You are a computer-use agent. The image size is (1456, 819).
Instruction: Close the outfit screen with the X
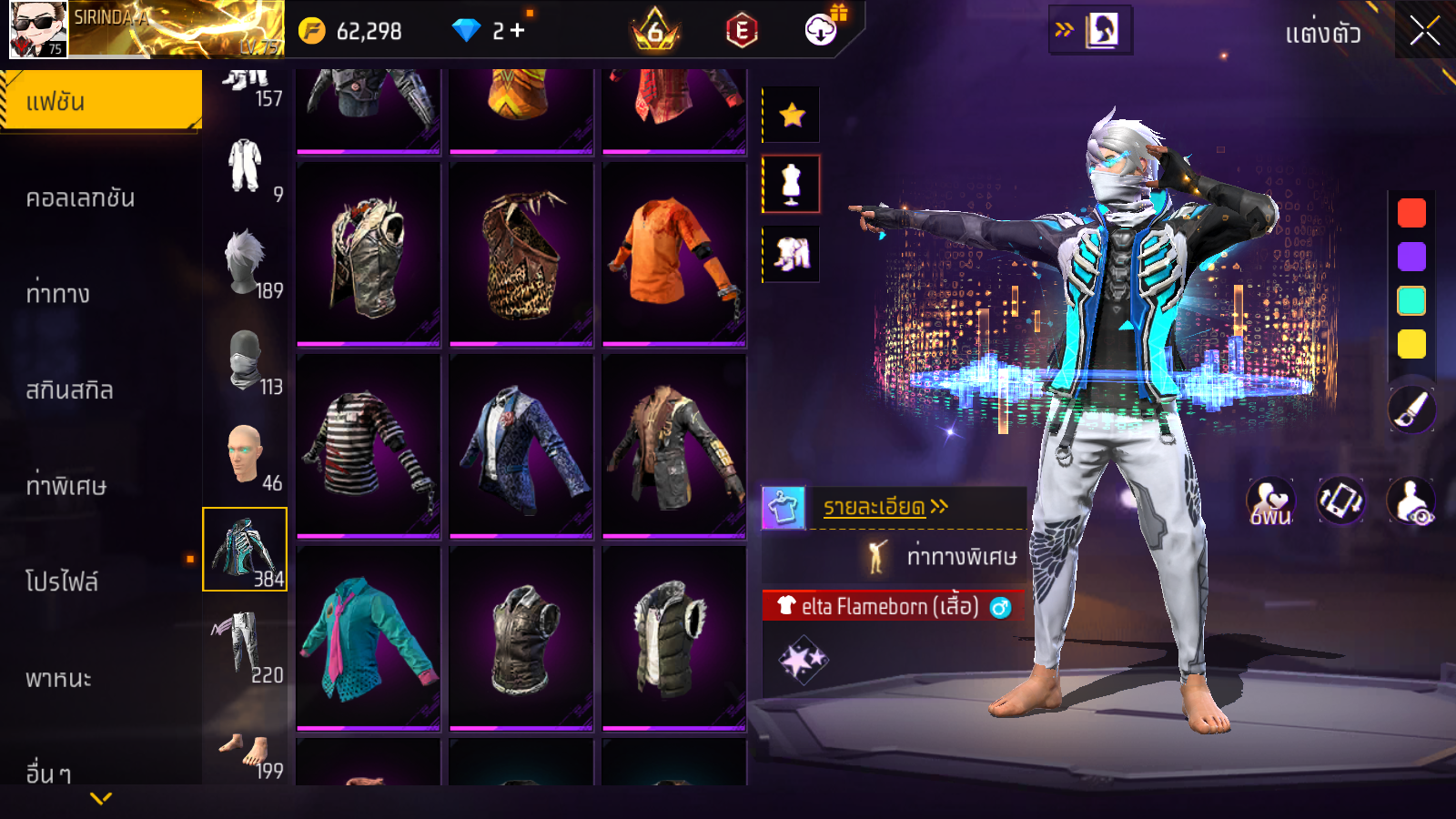pyautogui.click(x=1424, y=32)
